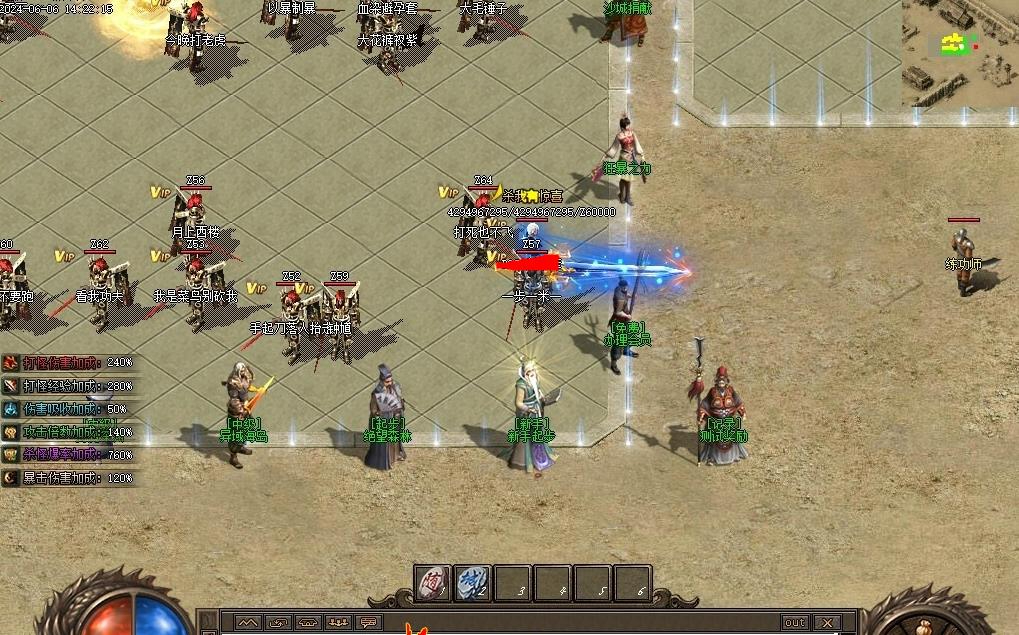This screenshot has height=635, width=1019.
Task: Click the "out" button on the bottom bar
Action: point(795,623)
